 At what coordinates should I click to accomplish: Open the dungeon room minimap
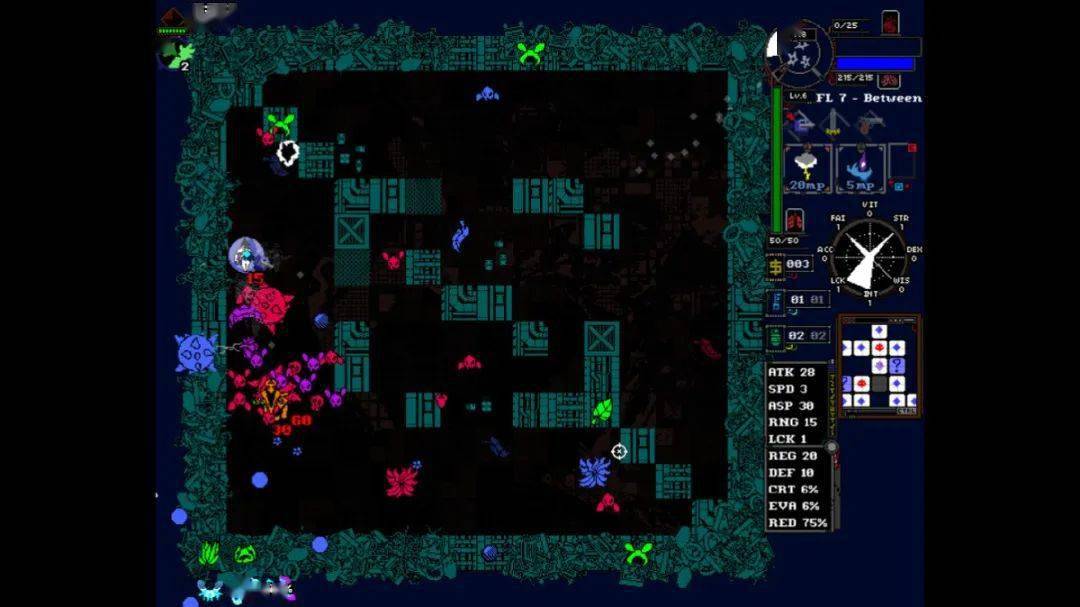pyautogui.click(x=878, y=364)
